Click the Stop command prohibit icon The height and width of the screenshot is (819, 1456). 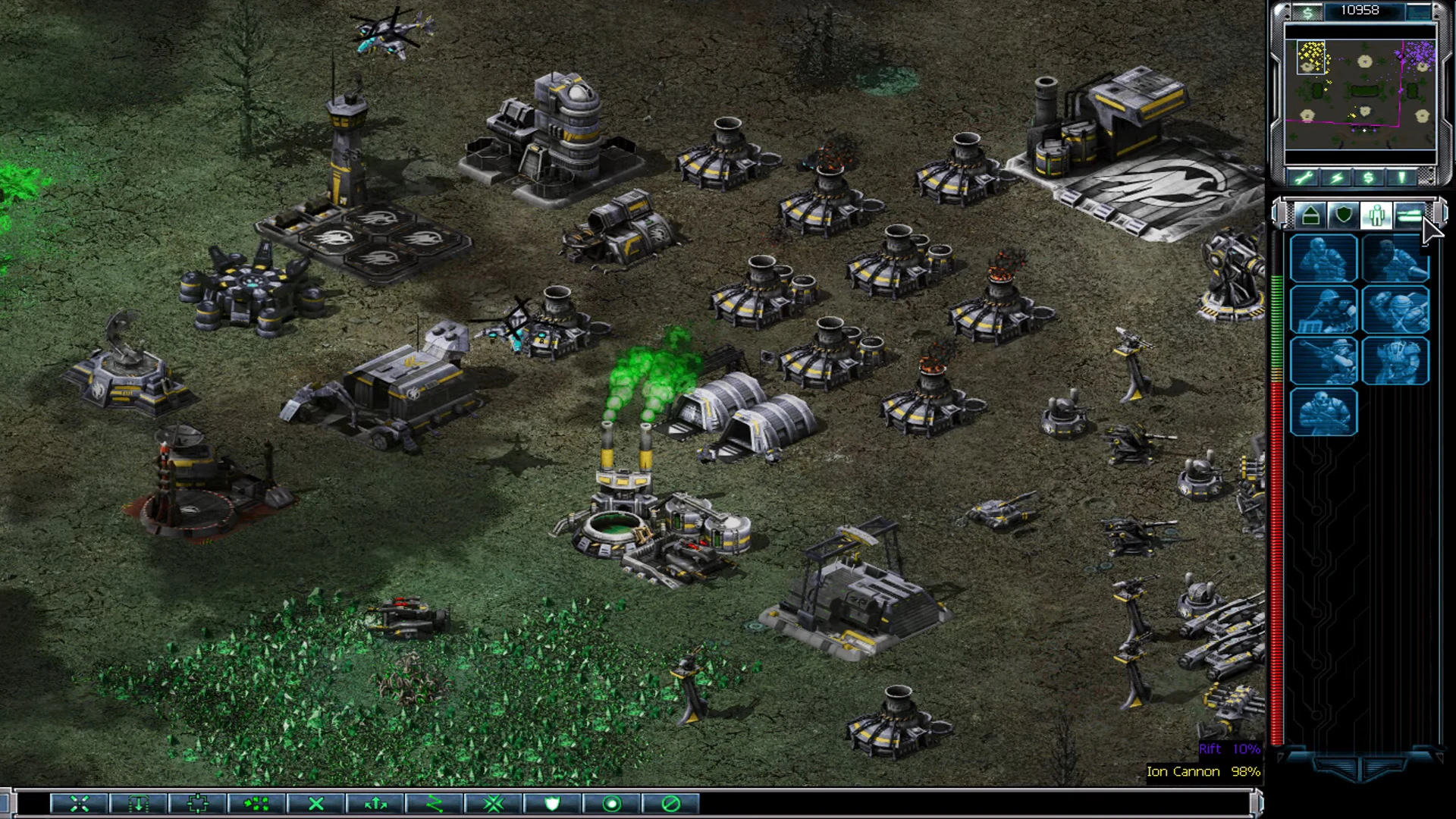671,805
